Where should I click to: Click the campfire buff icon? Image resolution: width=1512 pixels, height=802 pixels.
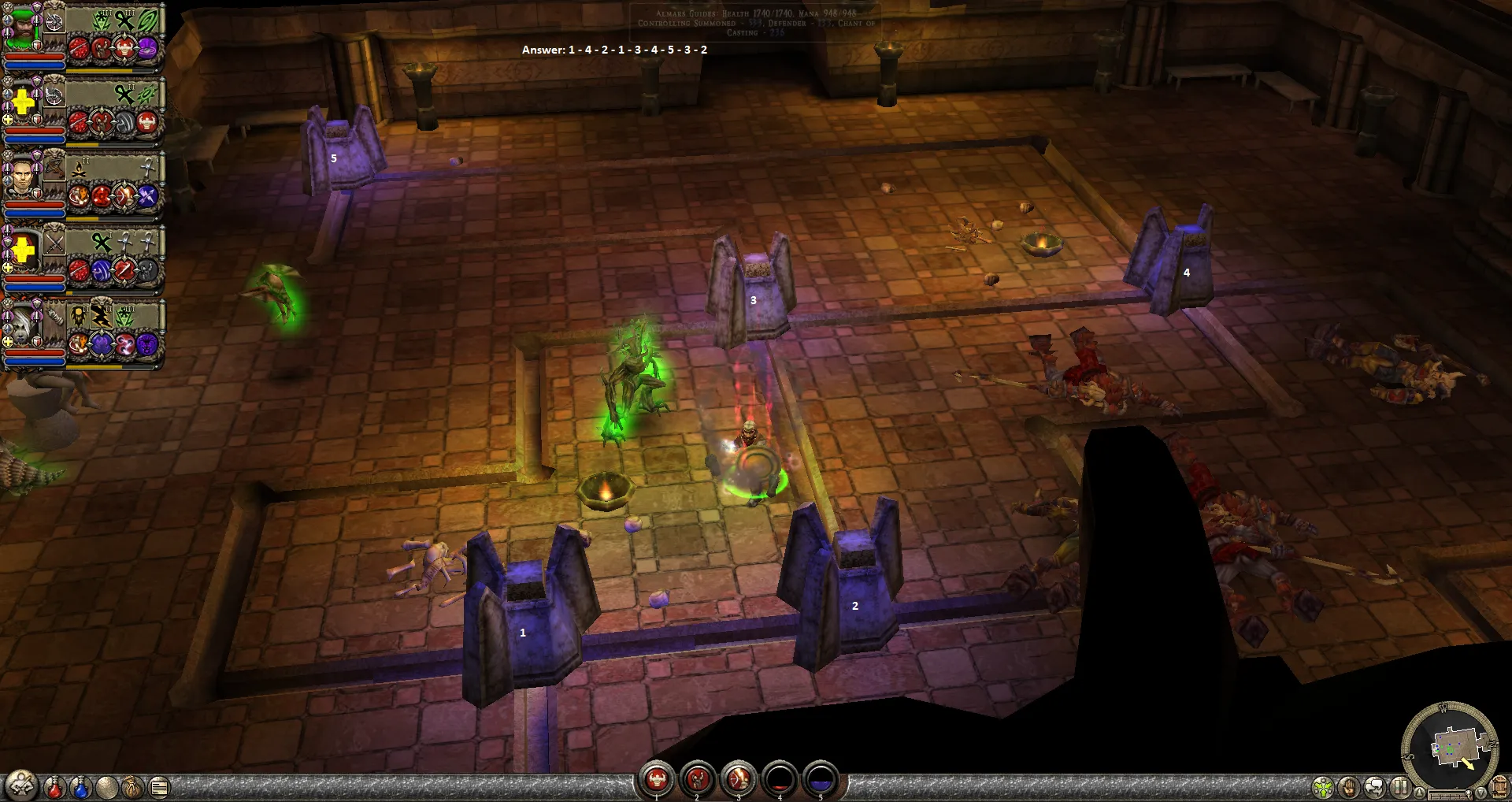pyautogui.click(x=80, y=168)
